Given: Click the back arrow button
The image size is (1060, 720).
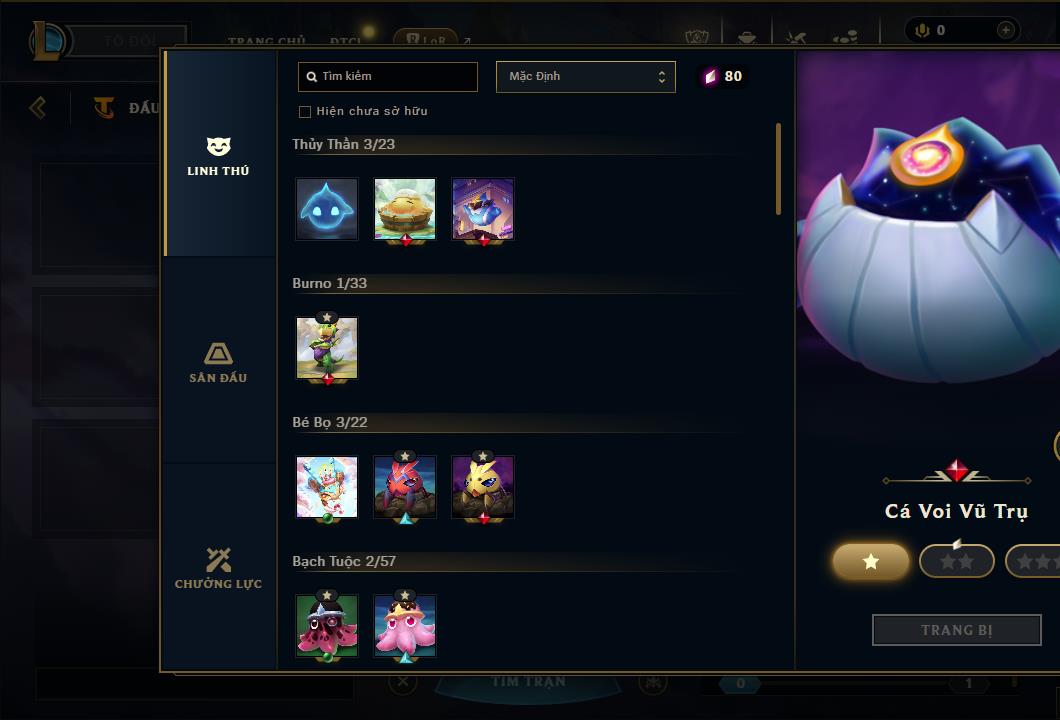Looking at the screenshot, I should (x=38, y=107).
